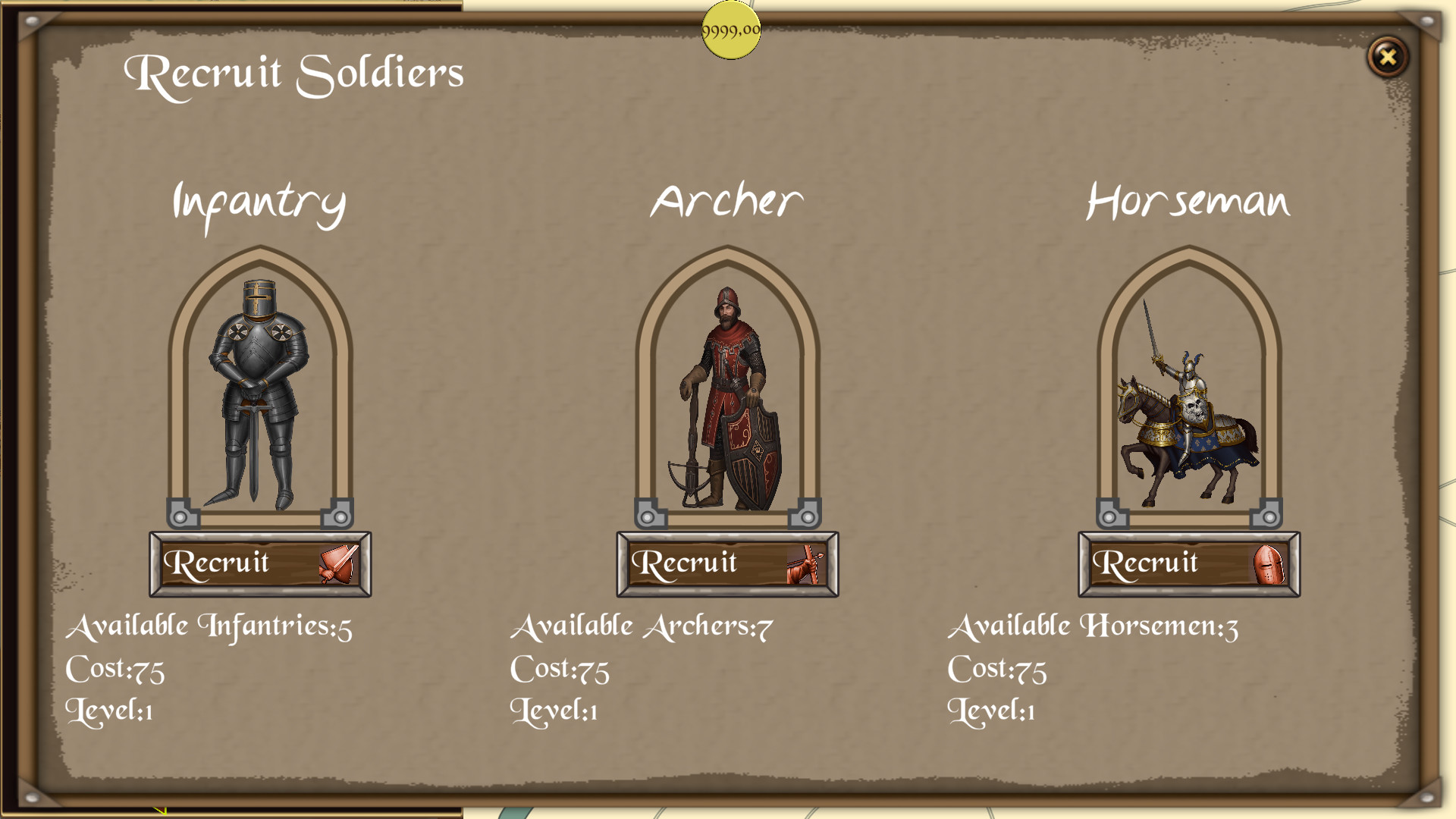Click the Archer column heading
Screen dimensions: 1456x819
(726, 199)
